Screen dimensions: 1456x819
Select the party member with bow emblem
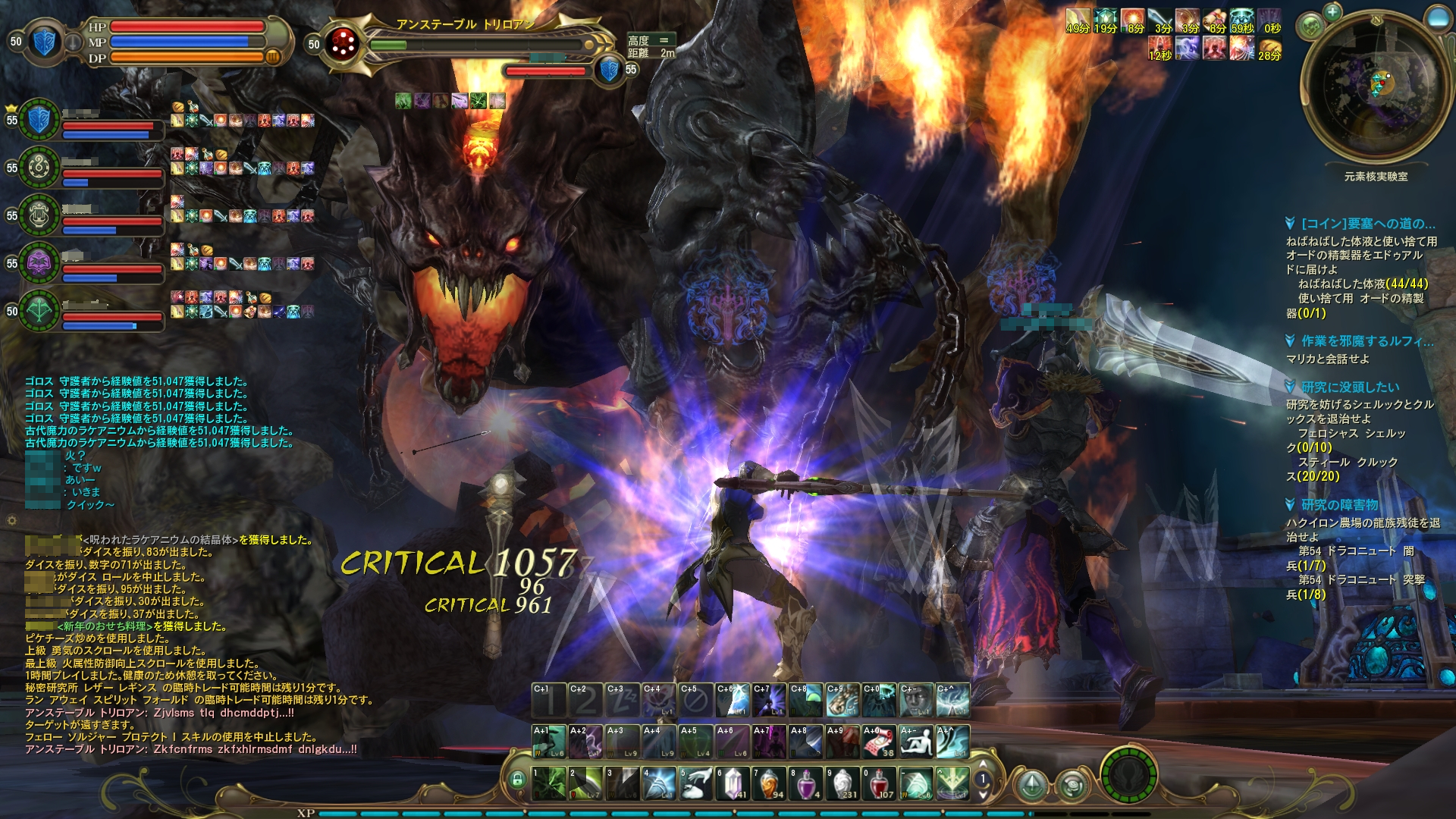coord(39,311)
